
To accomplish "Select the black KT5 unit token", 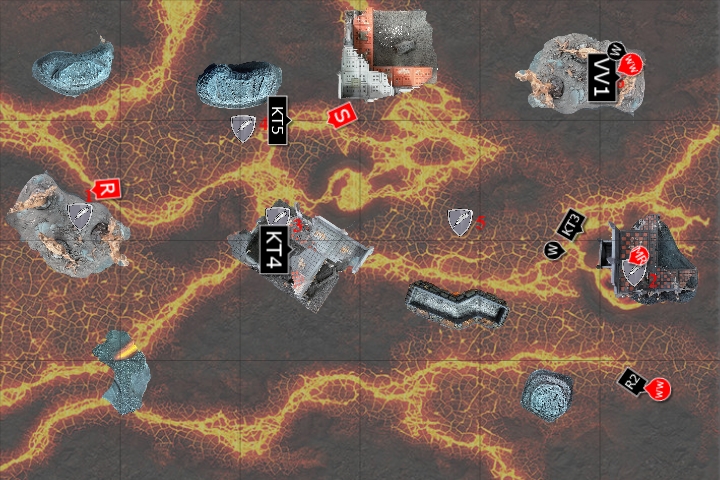I will 278,121.
